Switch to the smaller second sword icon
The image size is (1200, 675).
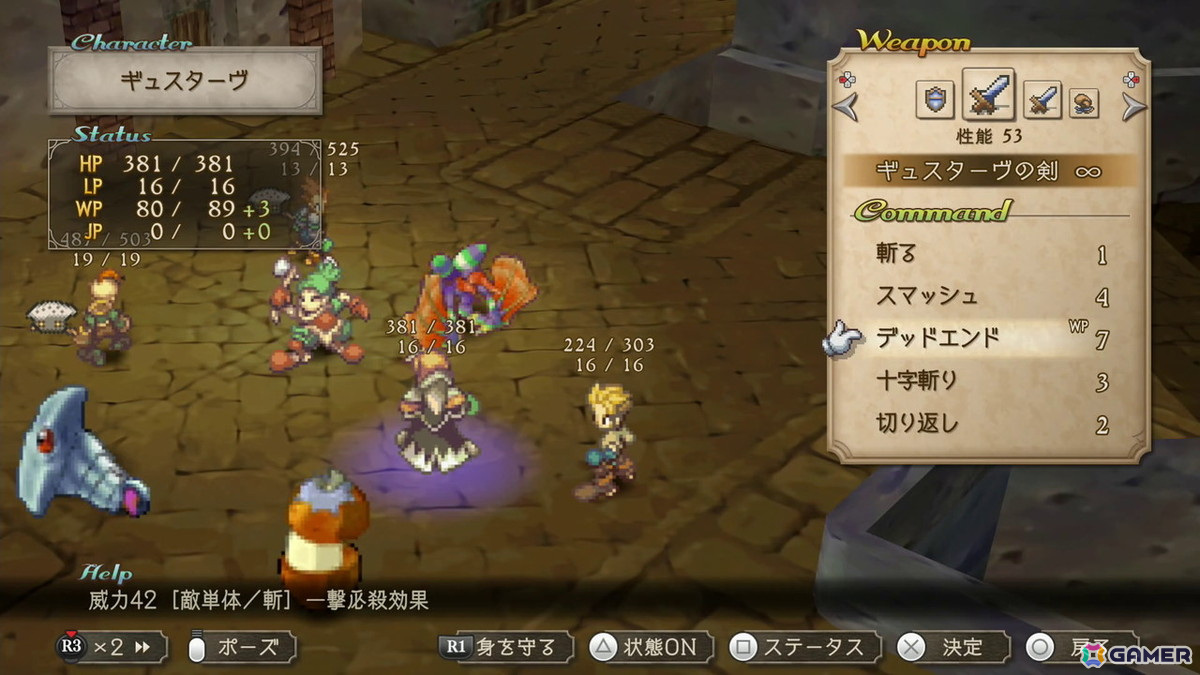pos(1042,100)
